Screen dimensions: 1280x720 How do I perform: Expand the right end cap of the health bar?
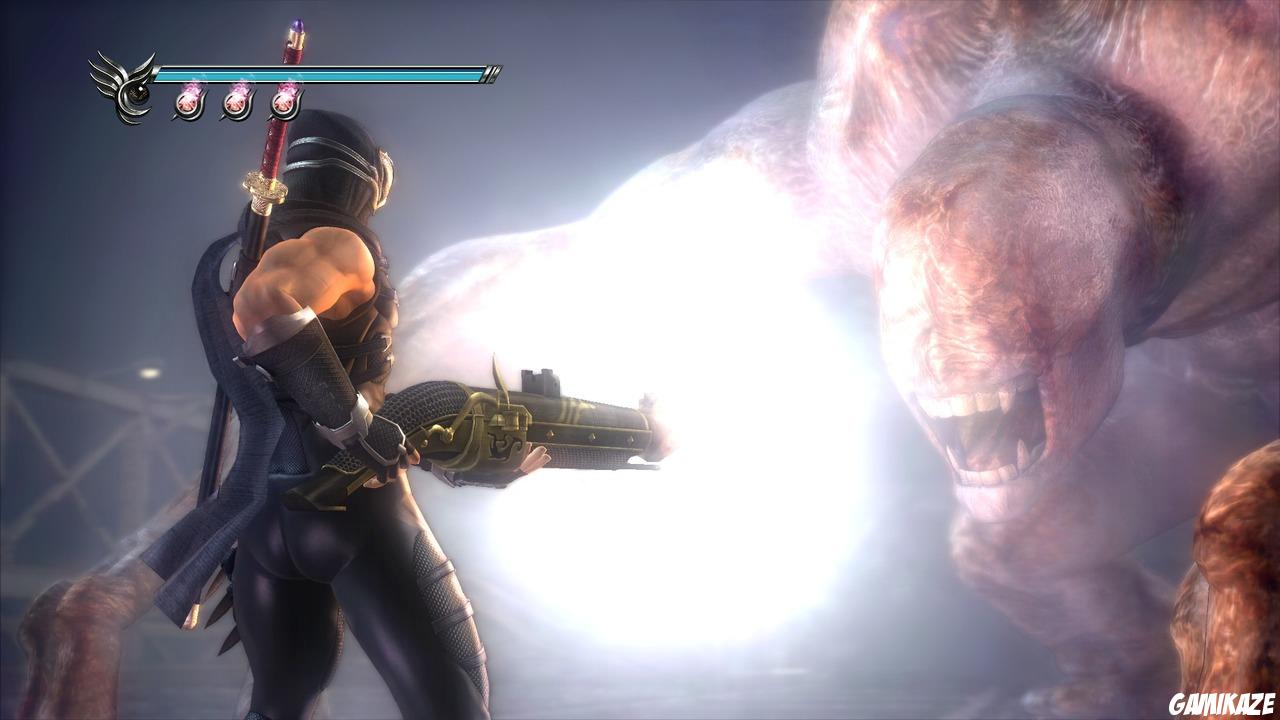pos(492,72)
